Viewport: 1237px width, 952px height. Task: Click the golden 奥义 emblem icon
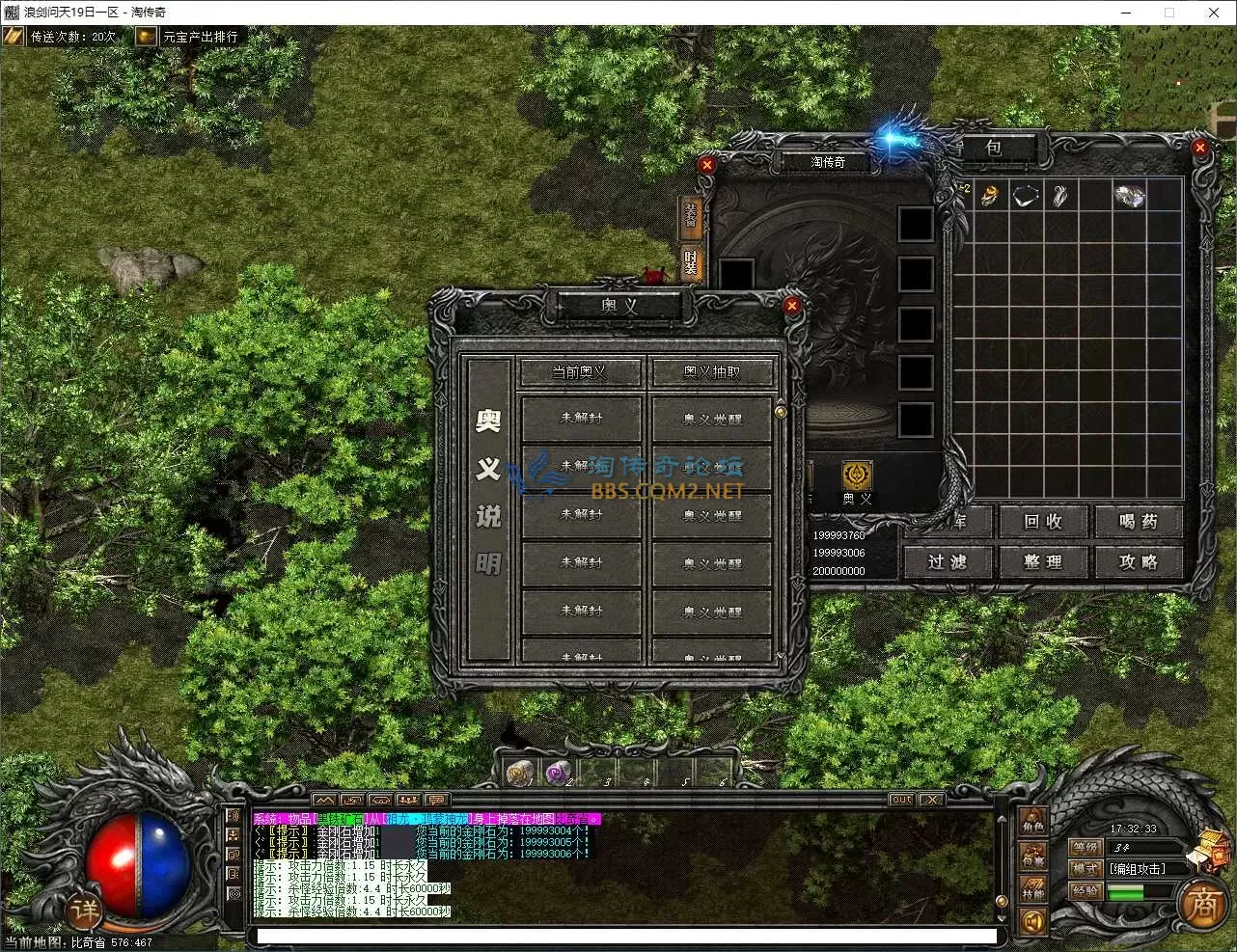(x=856, y=476)
